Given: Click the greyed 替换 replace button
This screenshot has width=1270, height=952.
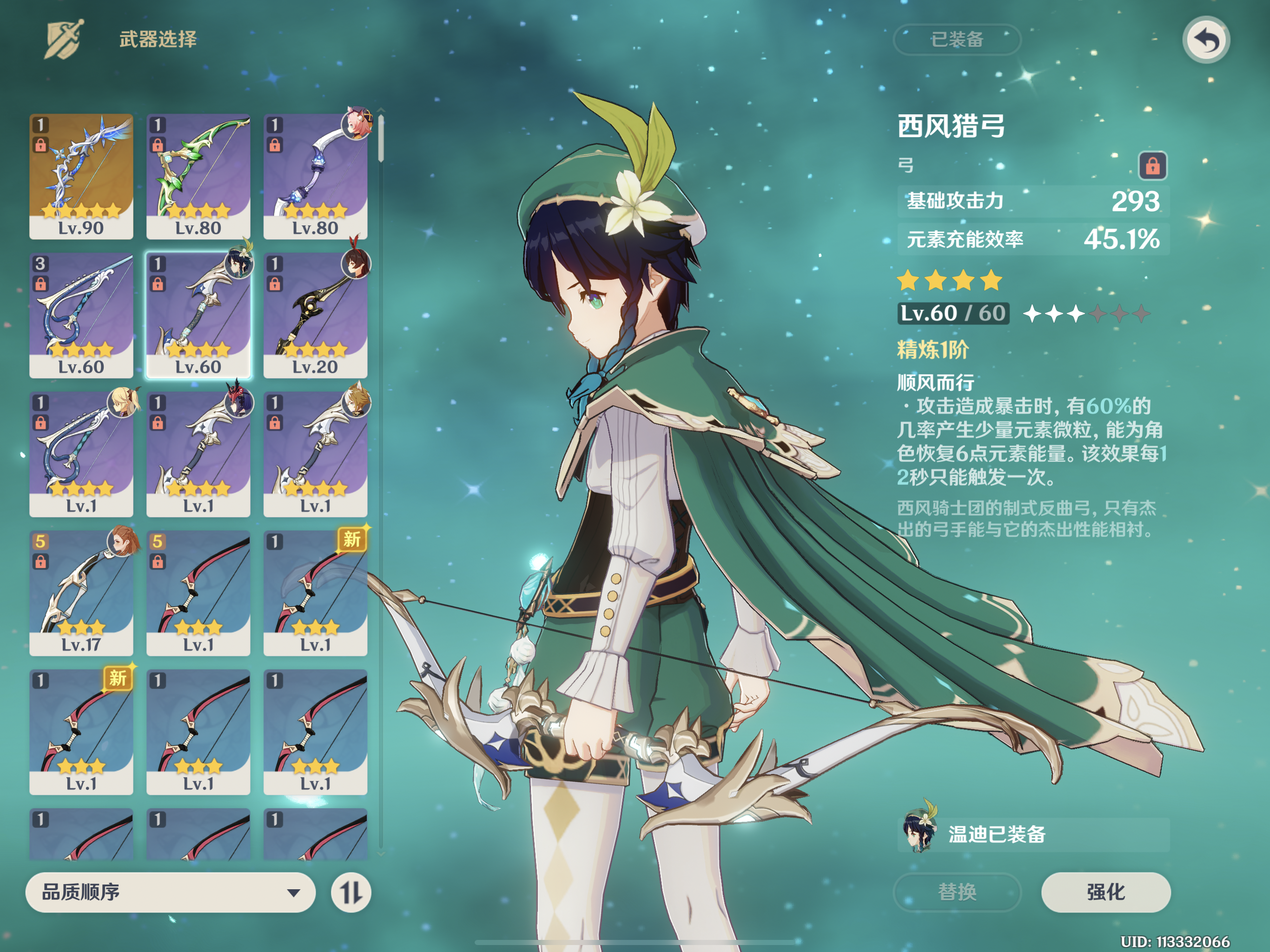Looking at the screenshot, I should [x=957, y=892].
